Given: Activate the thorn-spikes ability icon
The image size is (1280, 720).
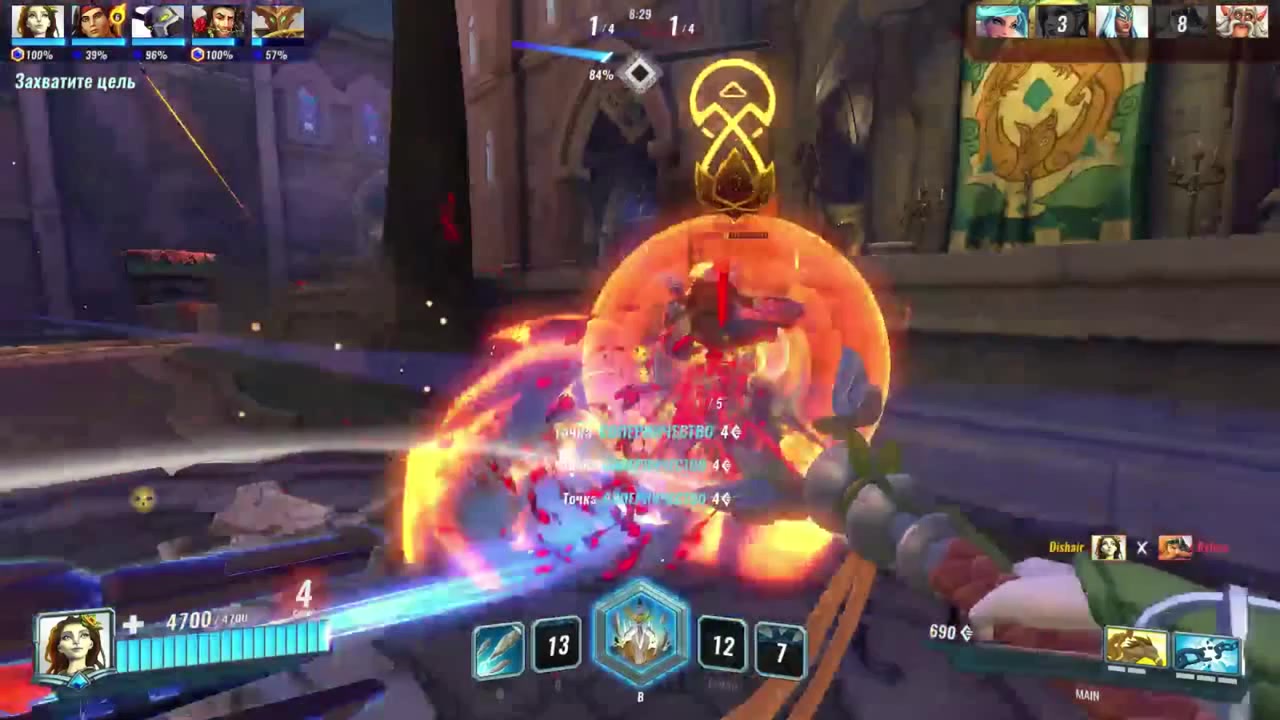Looking at the screenshot, I should pos(498,649).
